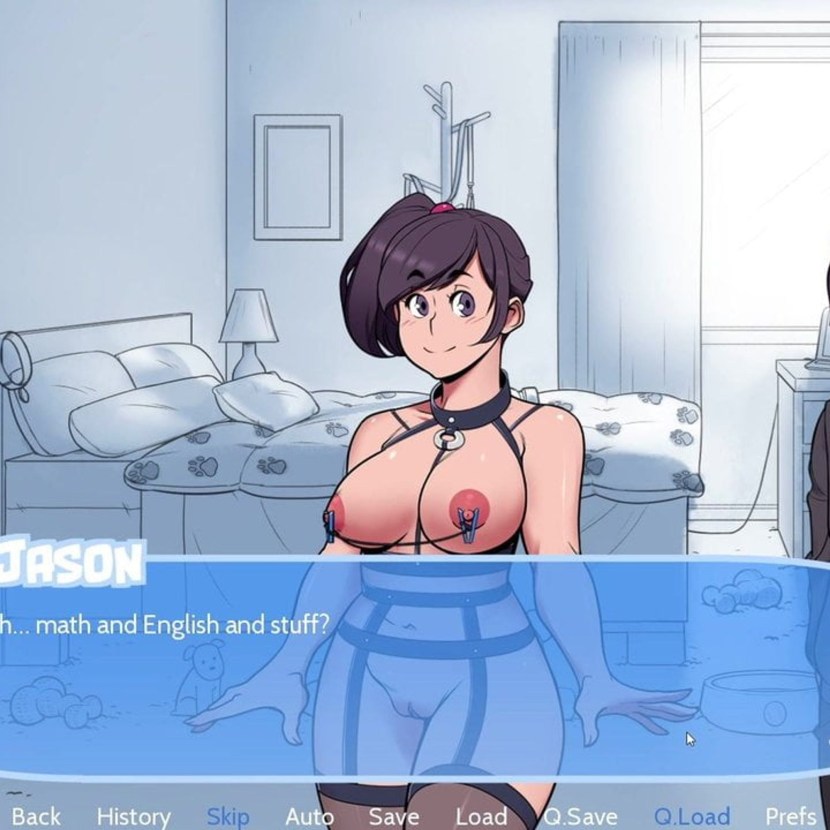Toggle Skip mode for dialogue
The image size is (830, 830).
[x=228, y=816]
